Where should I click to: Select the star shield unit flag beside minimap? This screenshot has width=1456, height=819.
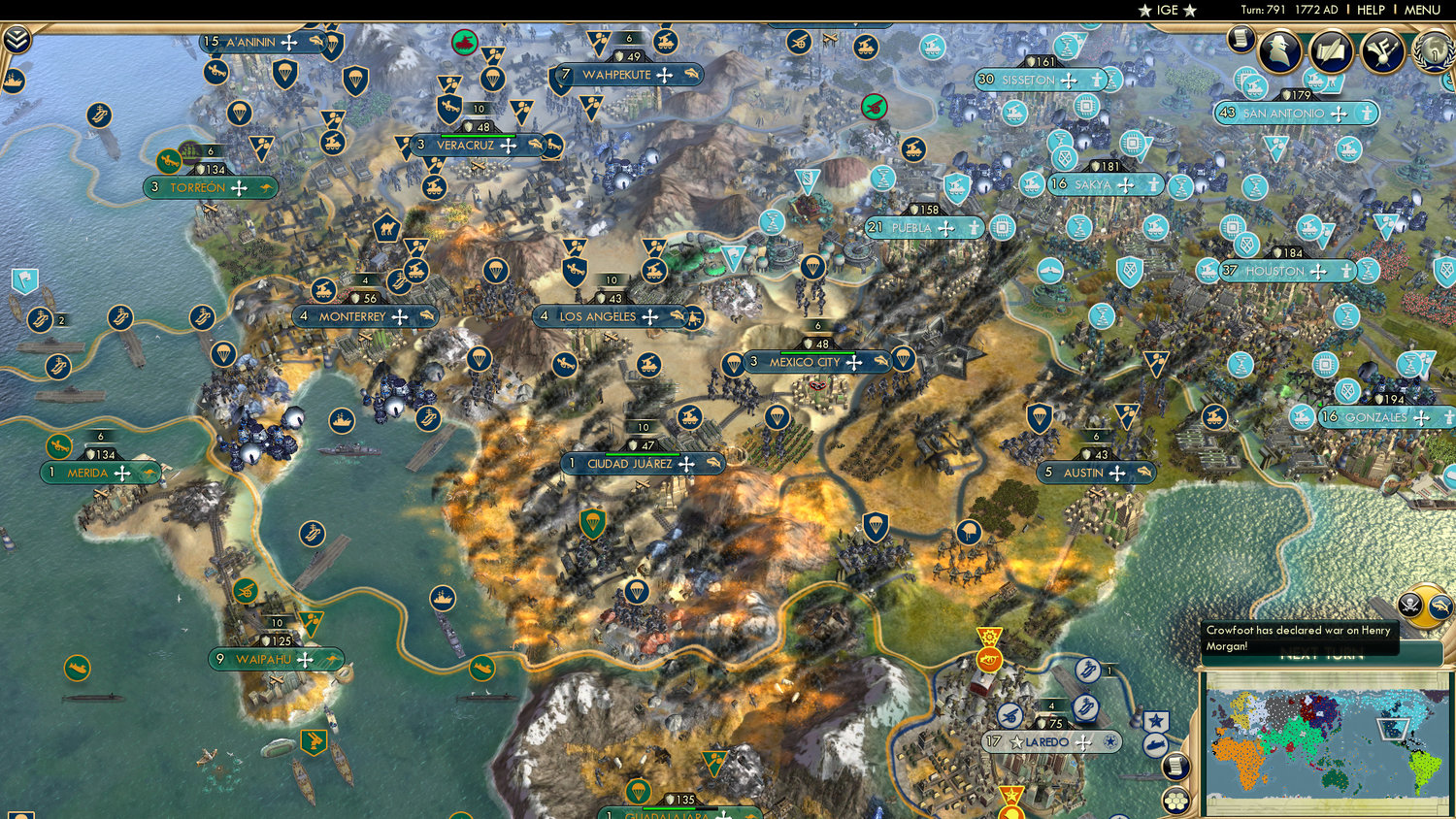pos(1157,720)
